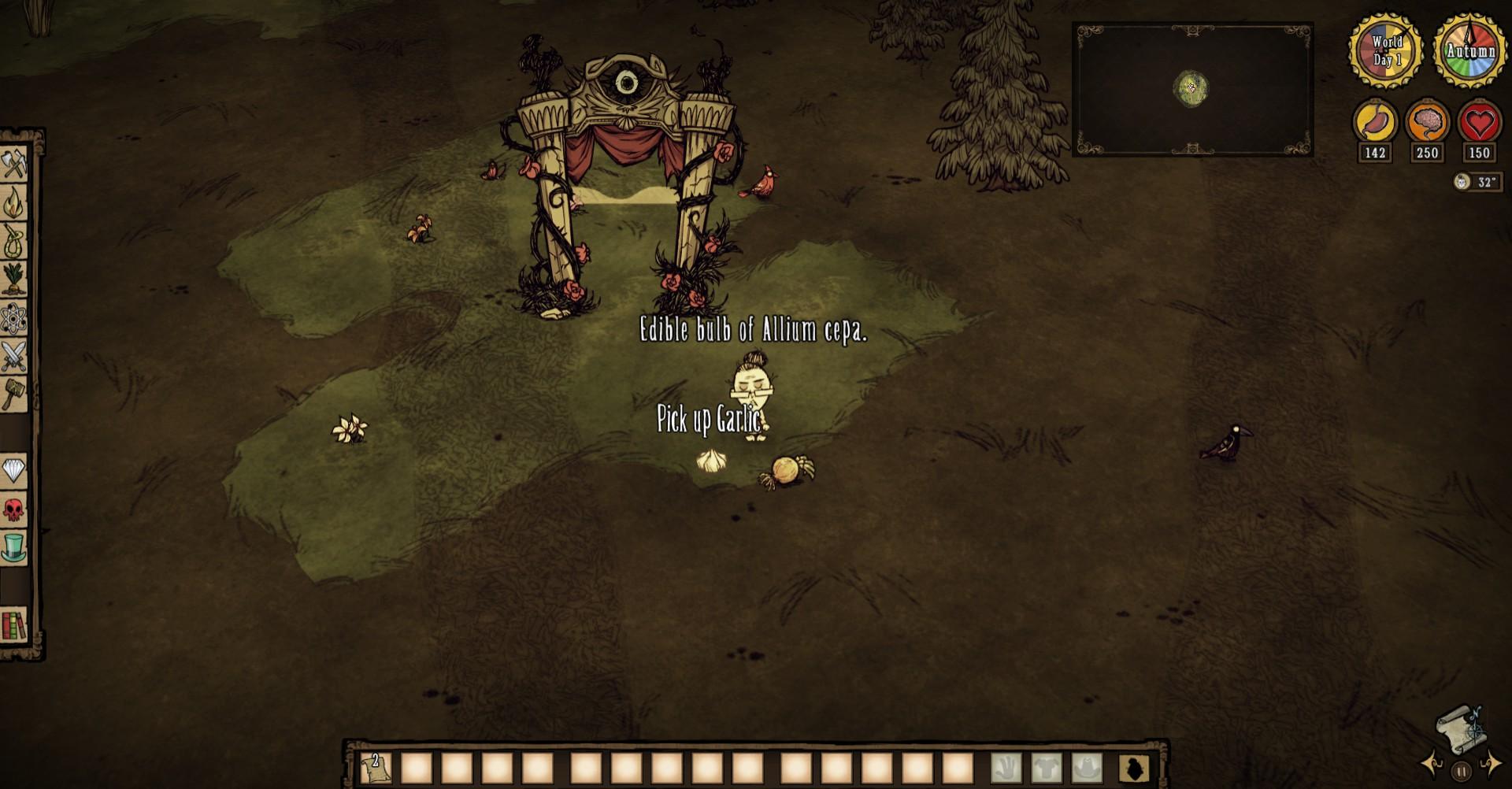
Task: Open the Science crafting tab with atom icon
Action: (x=14, y=319)
